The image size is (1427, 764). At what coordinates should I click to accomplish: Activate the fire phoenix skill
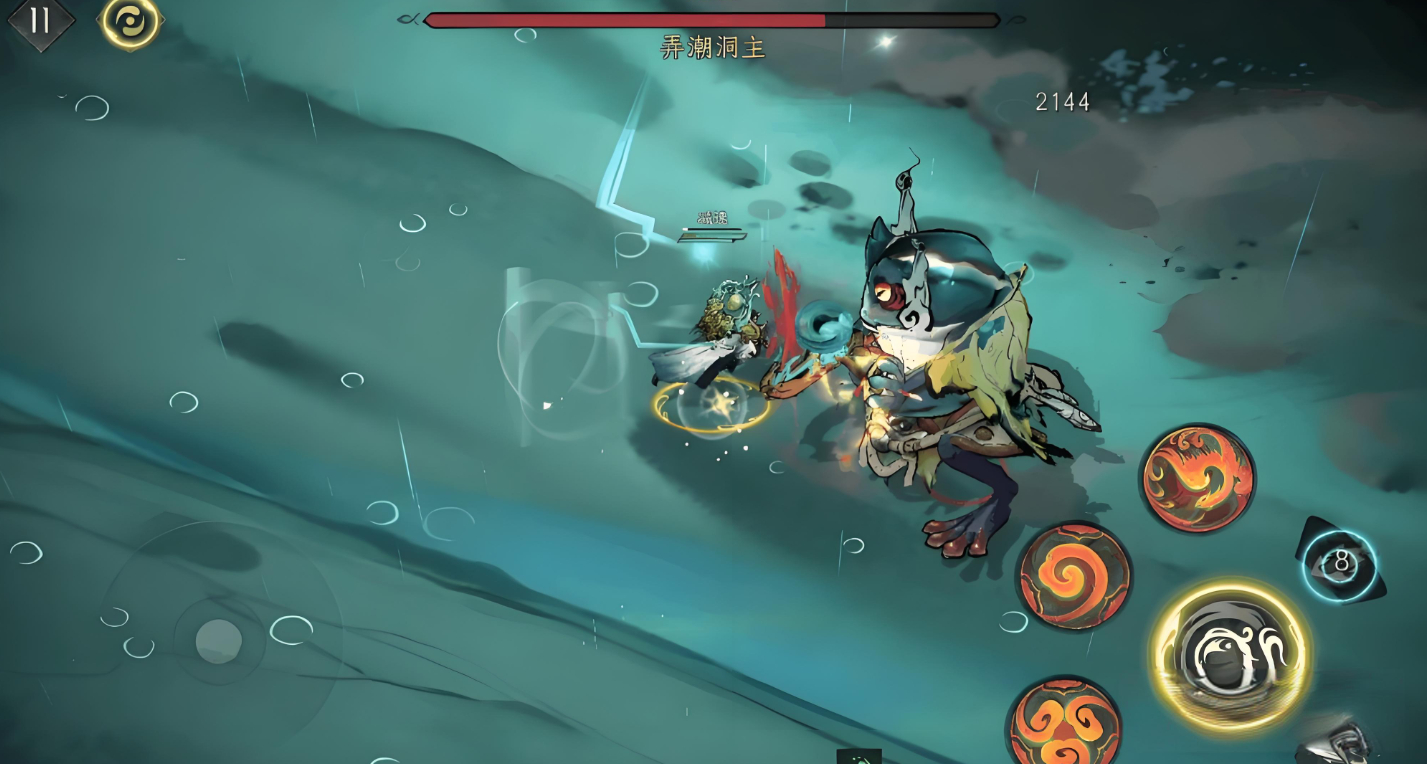point(1197,477)
